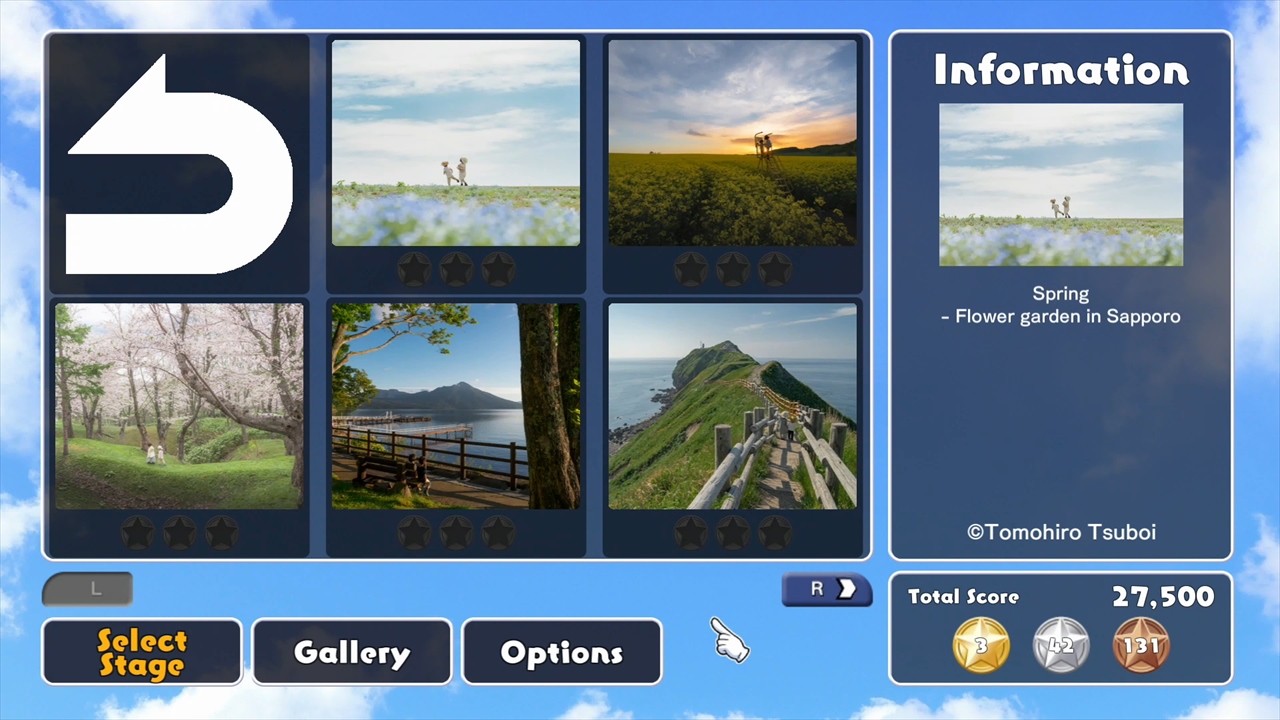Click the Tomohiro Tsuboi credit text
This screenshot has height=720, width=1280.
pos(1060,532)
